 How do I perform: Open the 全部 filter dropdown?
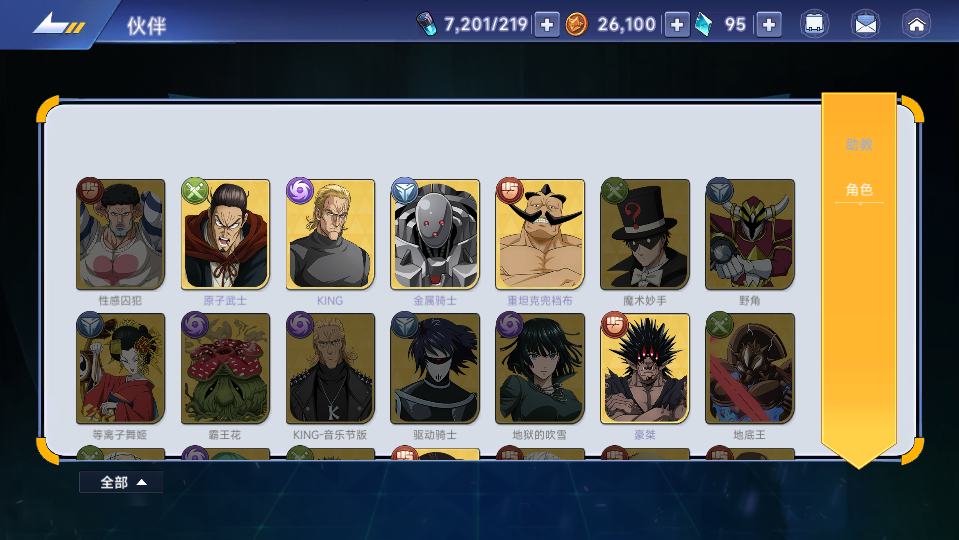[x=122, y=482]
